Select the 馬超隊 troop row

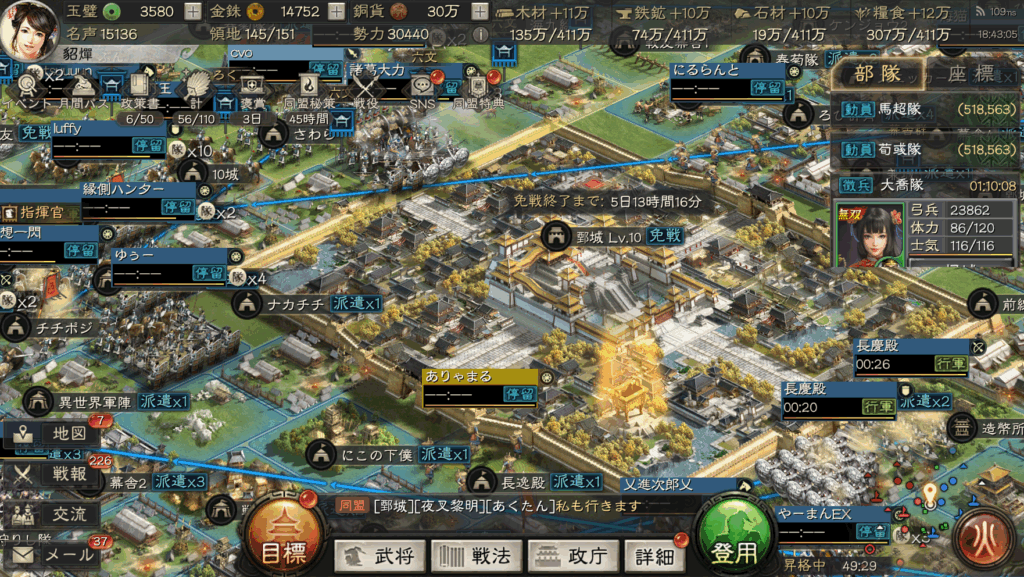(x=925, y=113)
